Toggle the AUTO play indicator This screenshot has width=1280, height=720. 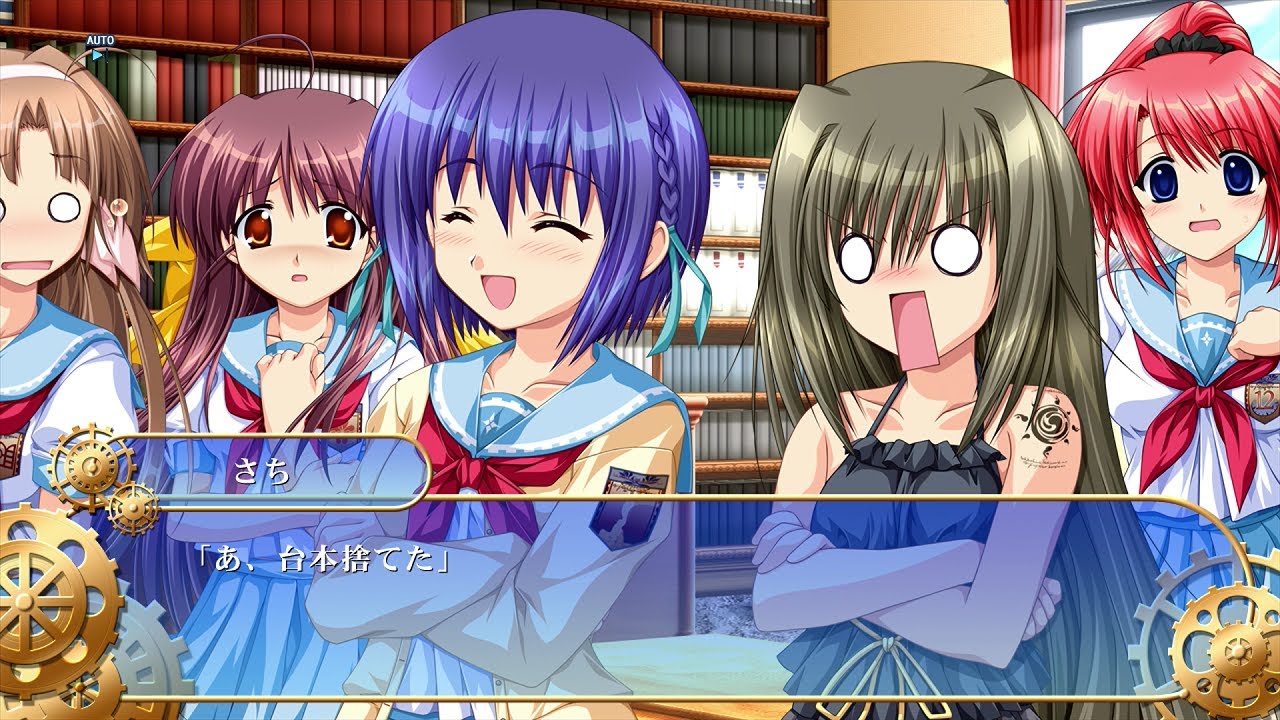(99, 46)
